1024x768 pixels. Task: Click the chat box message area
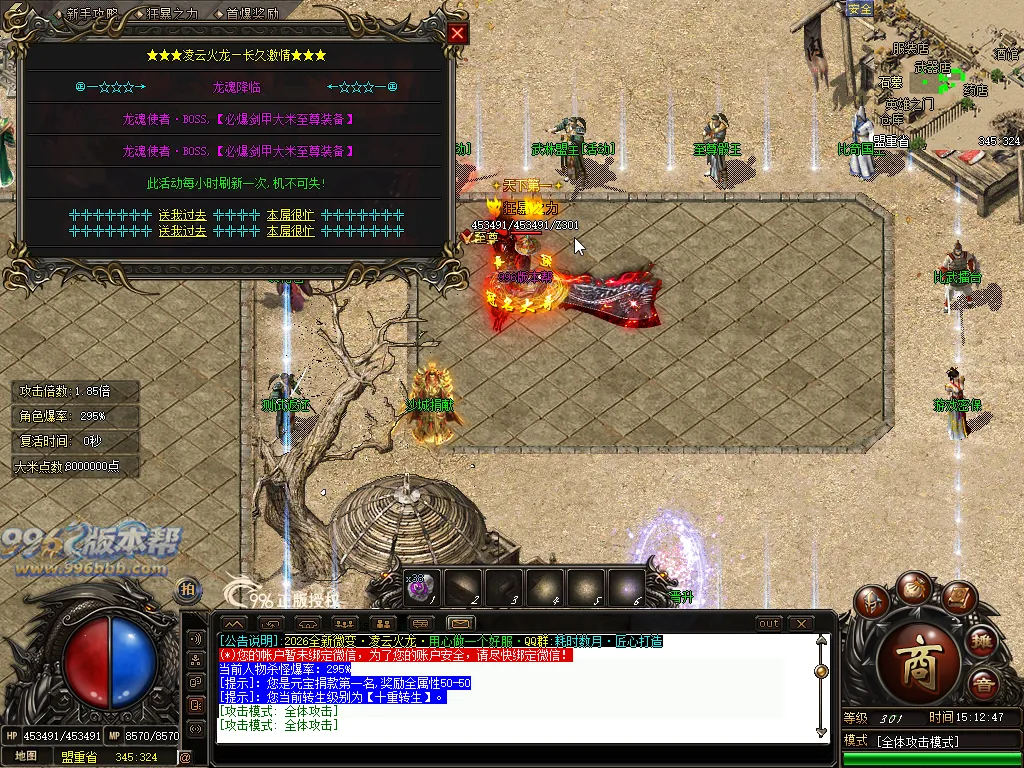point(515,690)
